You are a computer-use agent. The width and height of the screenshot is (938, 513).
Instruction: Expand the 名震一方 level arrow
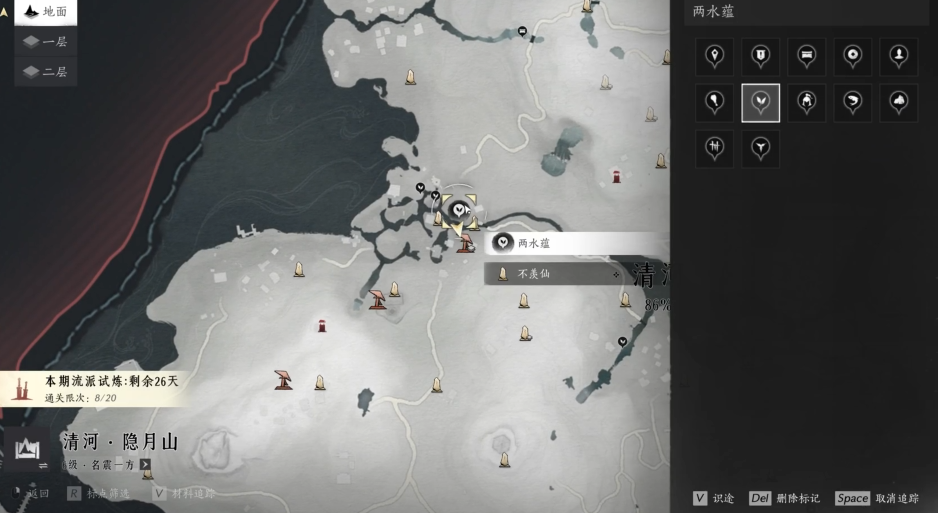click(146, 465)
